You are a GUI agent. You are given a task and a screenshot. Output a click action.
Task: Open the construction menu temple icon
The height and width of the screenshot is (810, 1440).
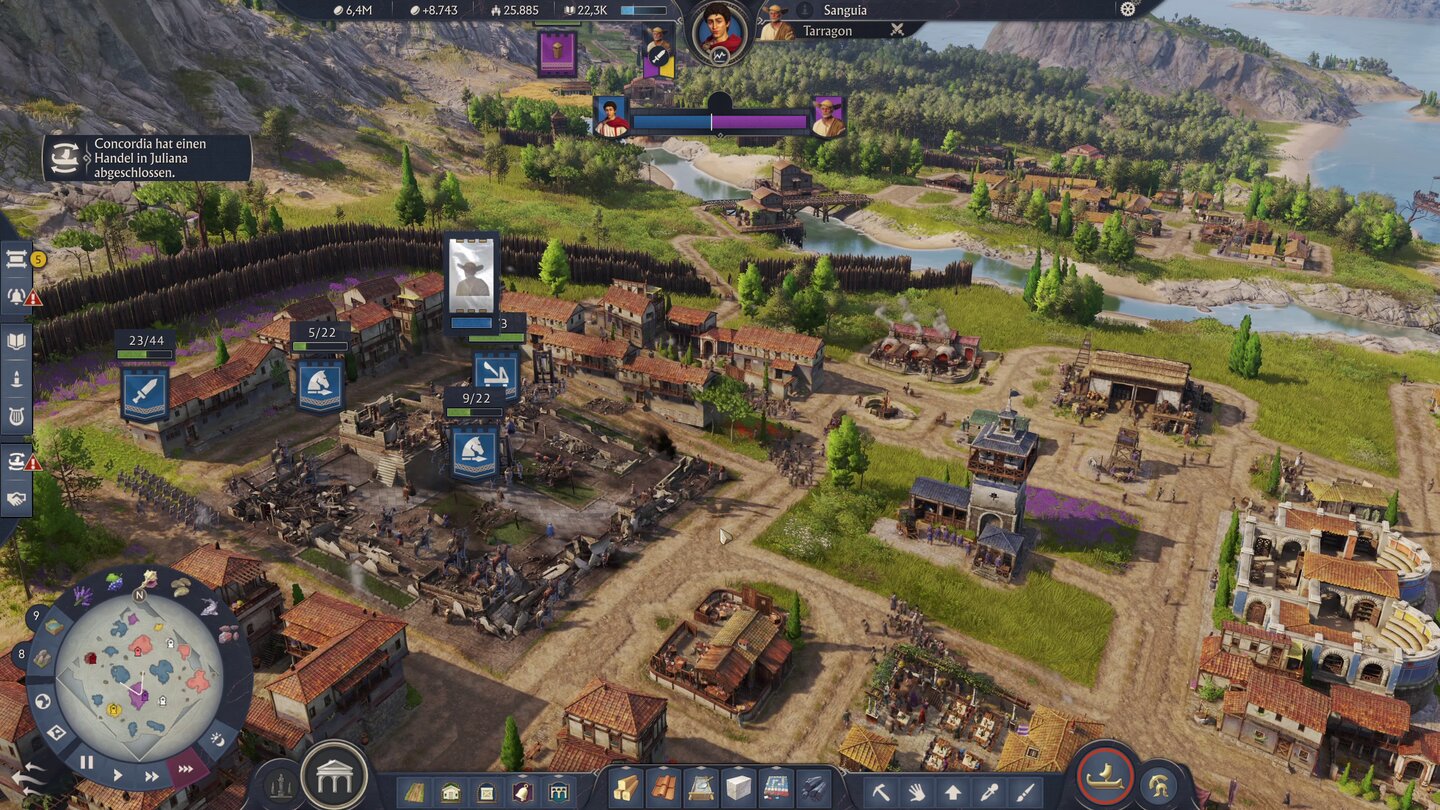[x=335, y=775]
